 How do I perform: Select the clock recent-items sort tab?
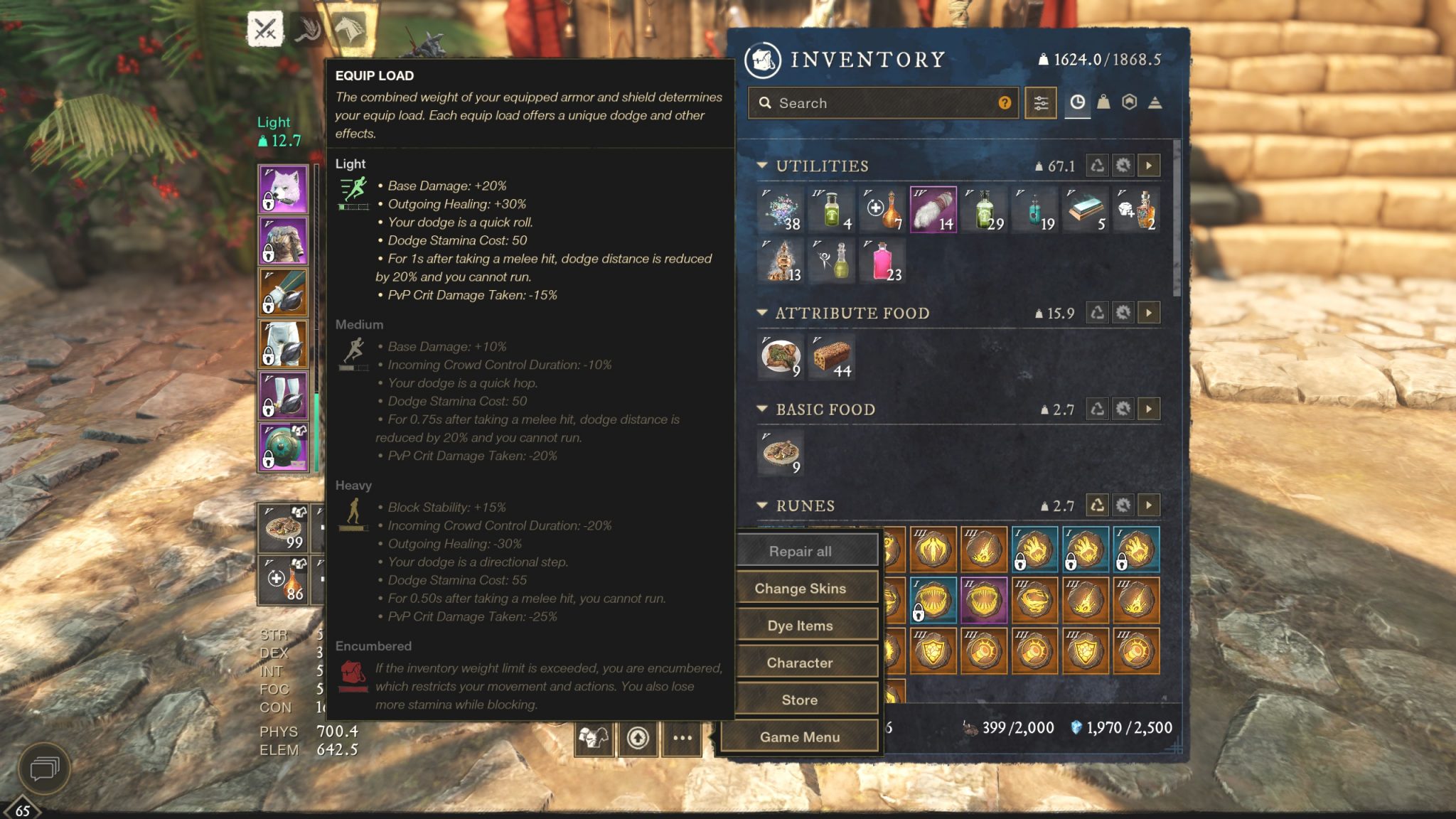pyautogui.click(x=1076, y=103)
